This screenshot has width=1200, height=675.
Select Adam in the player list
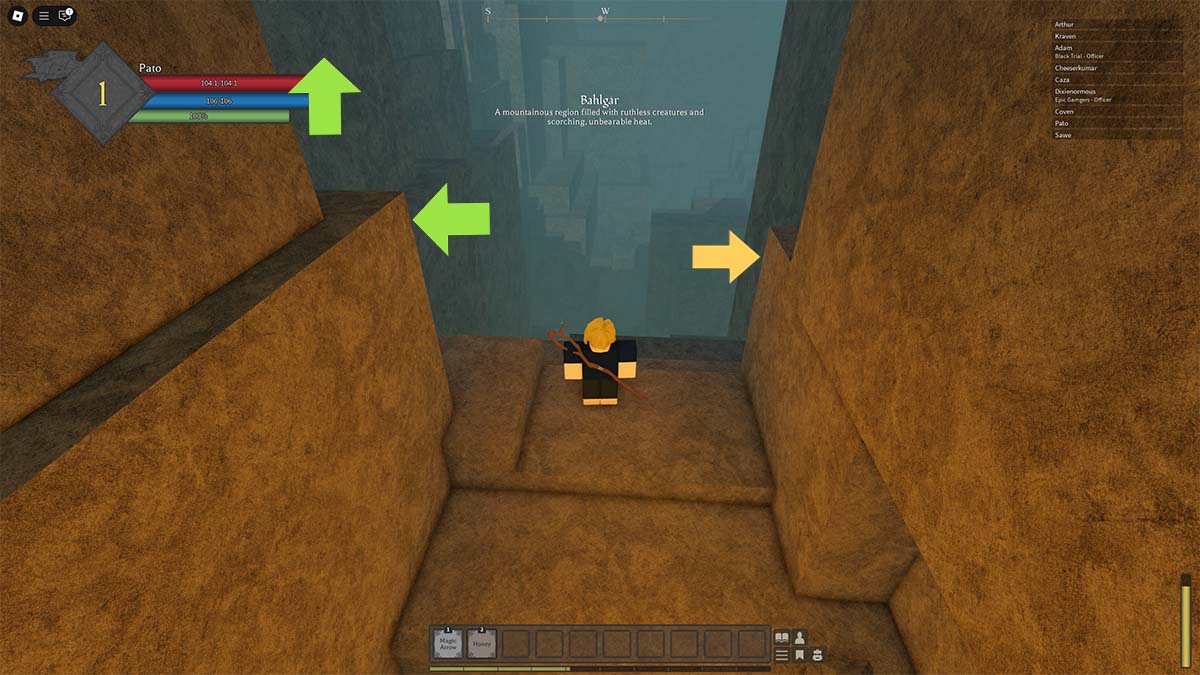[1063, 48]
